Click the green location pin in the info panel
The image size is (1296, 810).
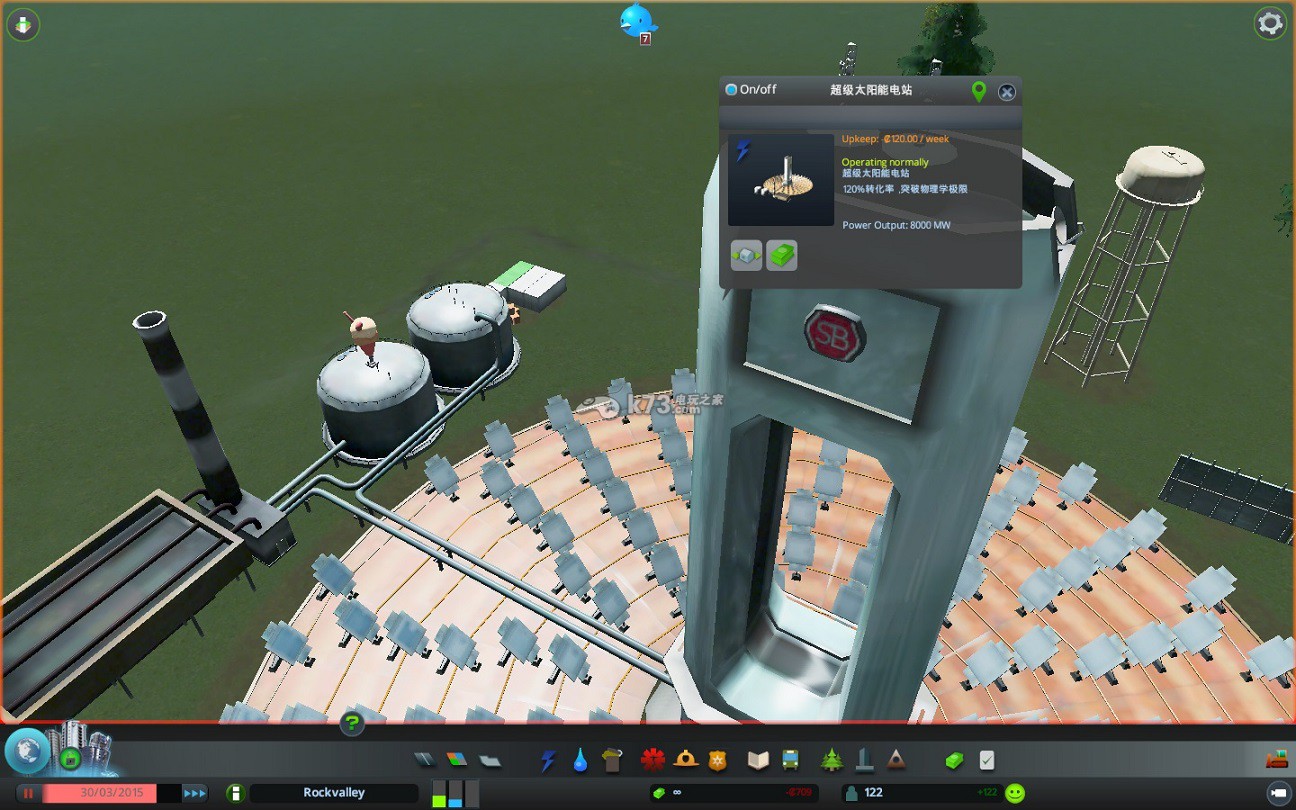pos(979,92)
